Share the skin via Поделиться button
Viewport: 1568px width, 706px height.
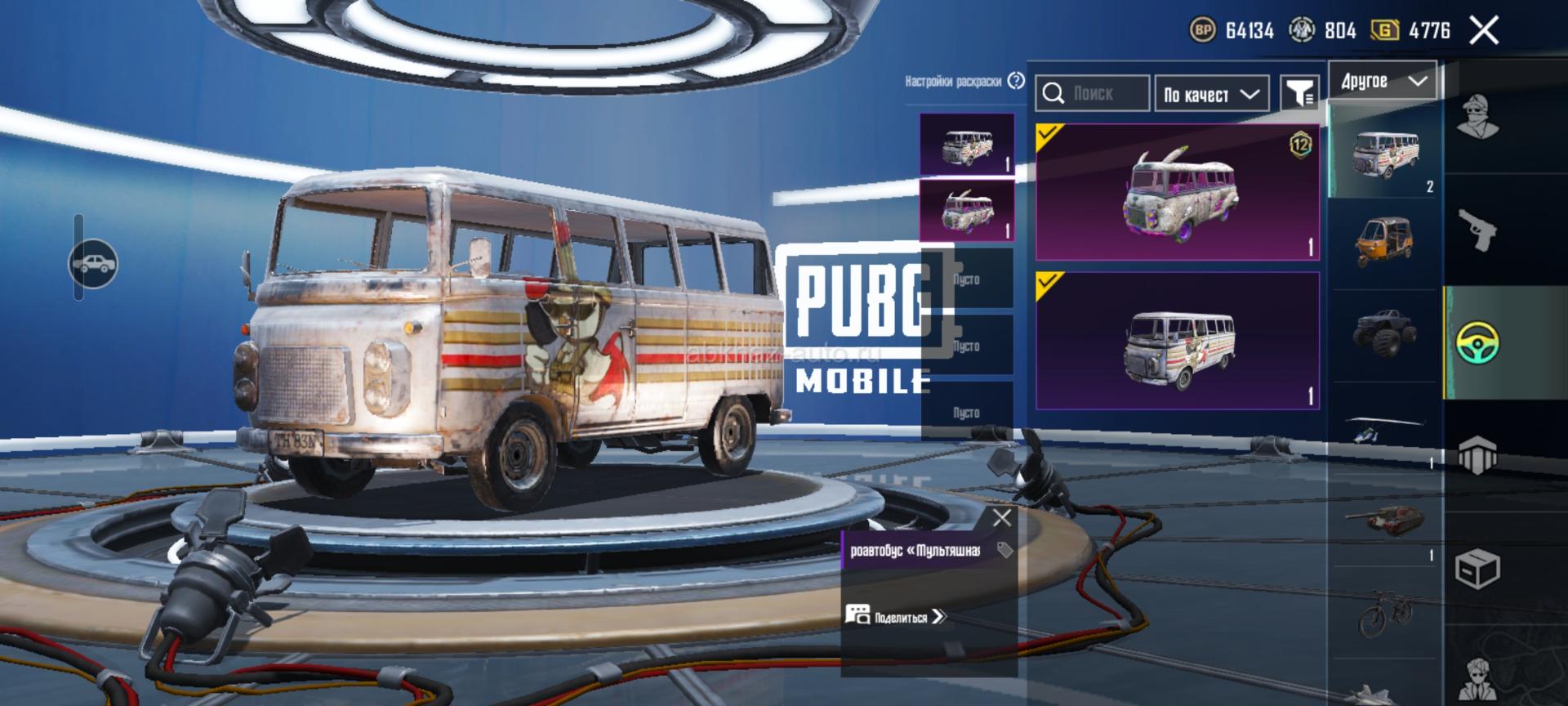tap(896, 617)
